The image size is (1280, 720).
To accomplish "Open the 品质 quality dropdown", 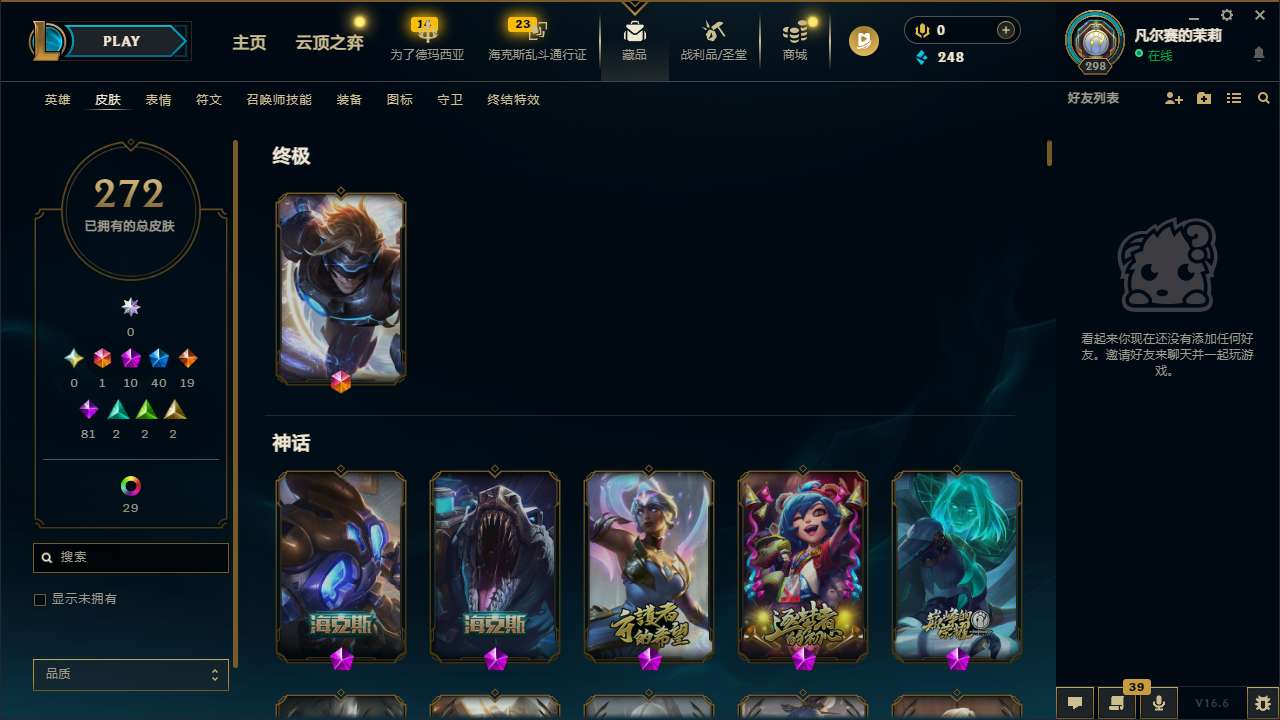I will click(130, 674).
